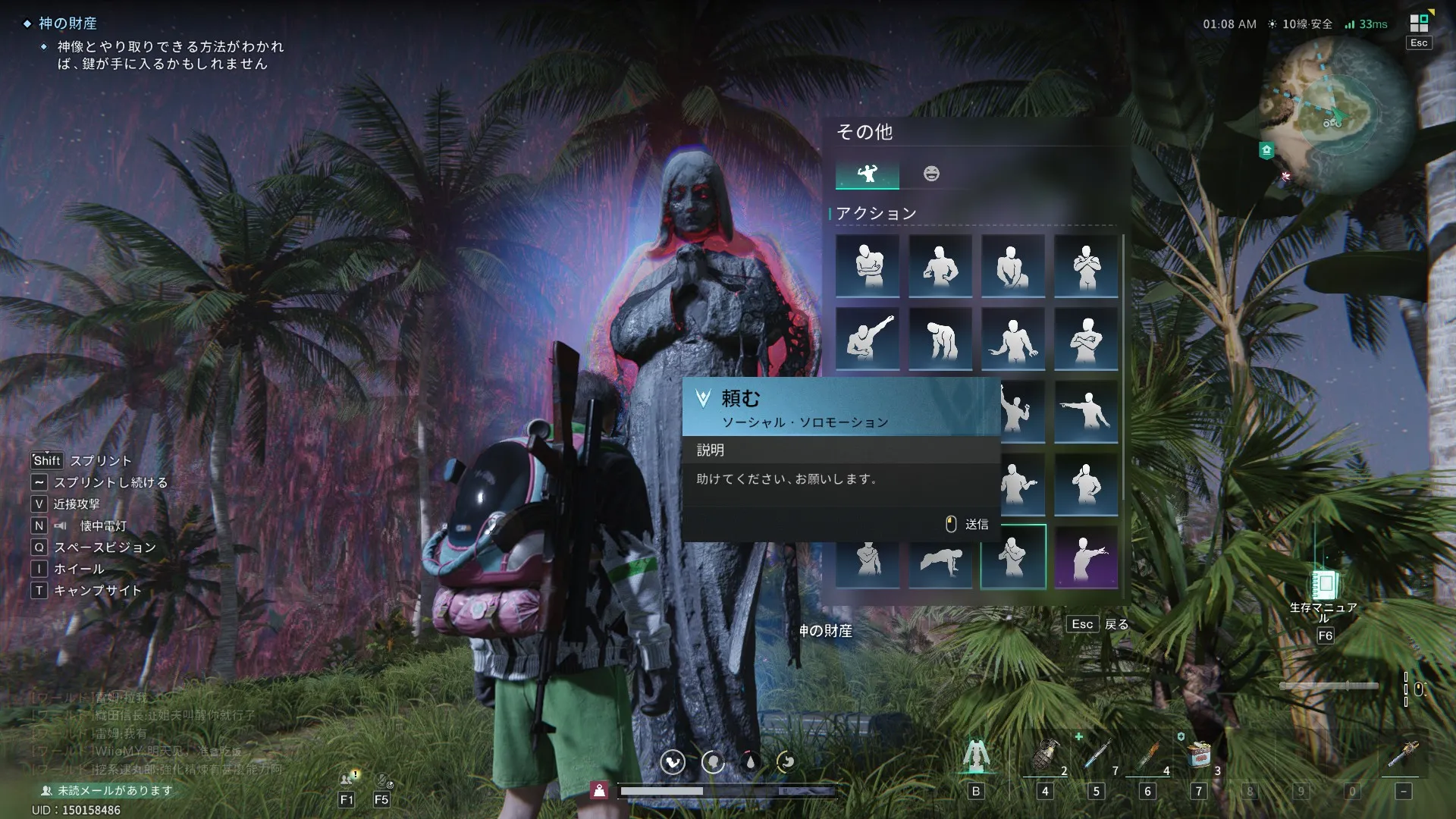The width and height of the screenshot is (1456, 819).
Task: Open the unread mail notification
Action: point(114,790)
